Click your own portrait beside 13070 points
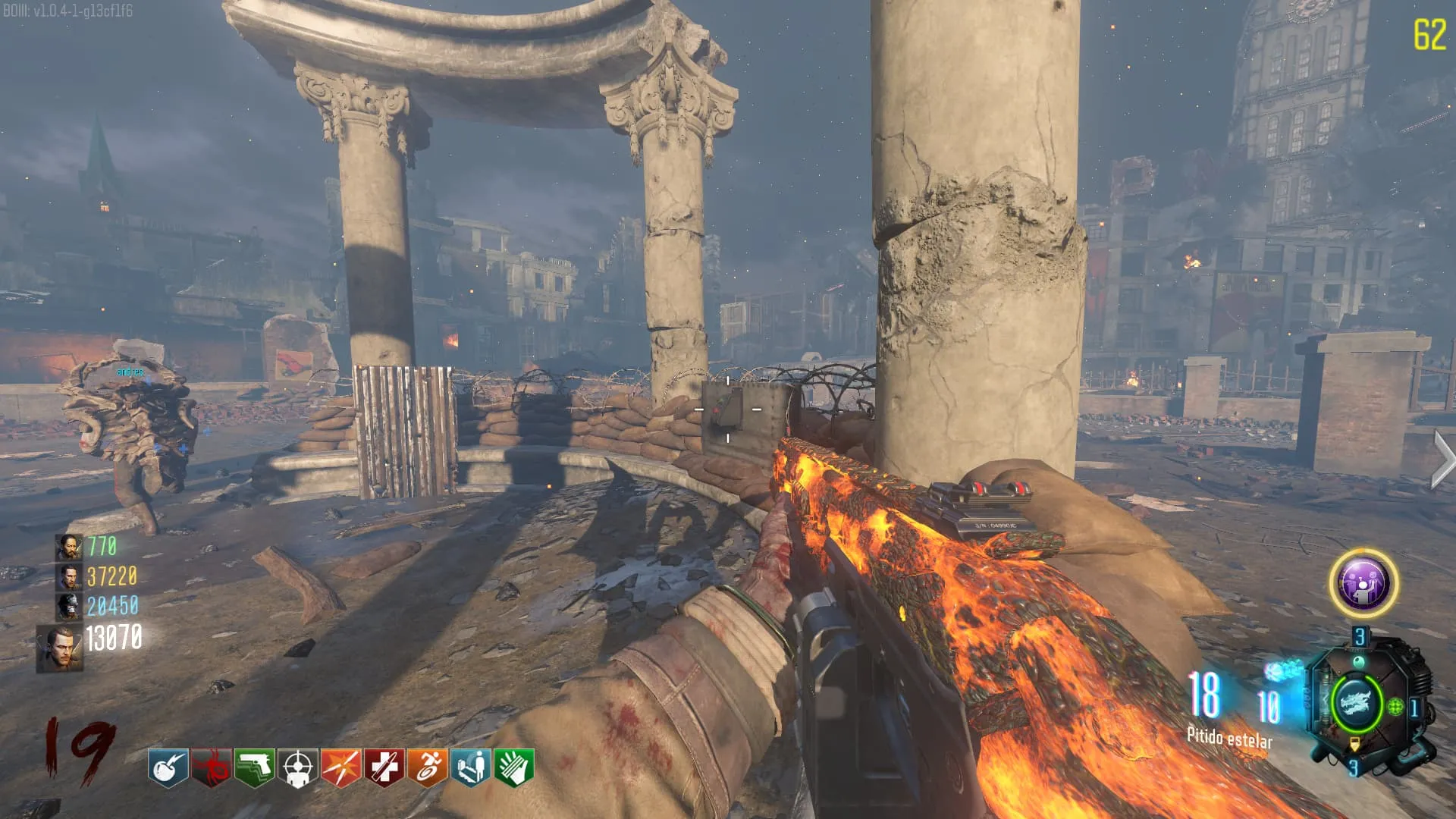 pos(61,648)
